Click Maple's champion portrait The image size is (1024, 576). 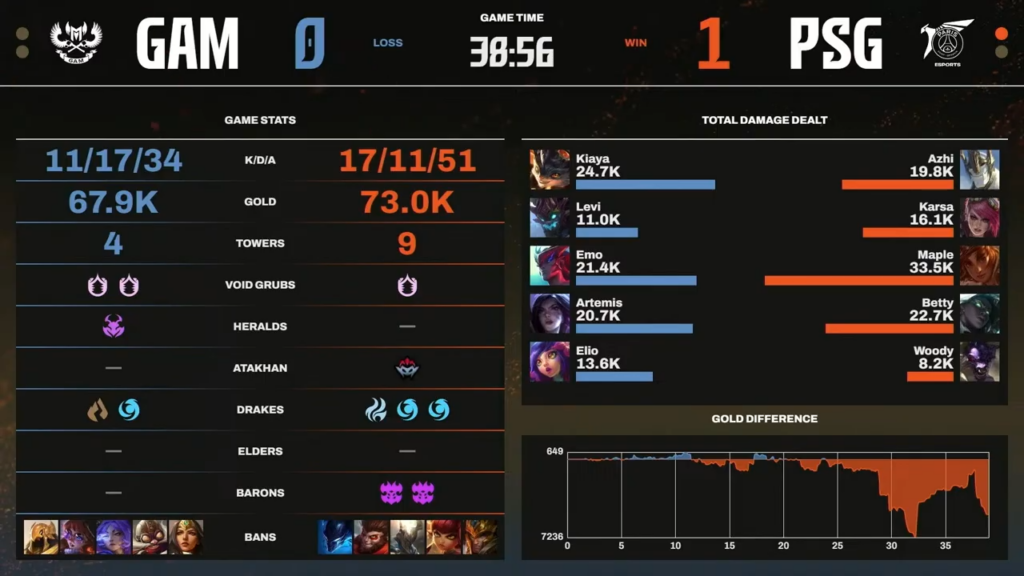coord(979,265)
